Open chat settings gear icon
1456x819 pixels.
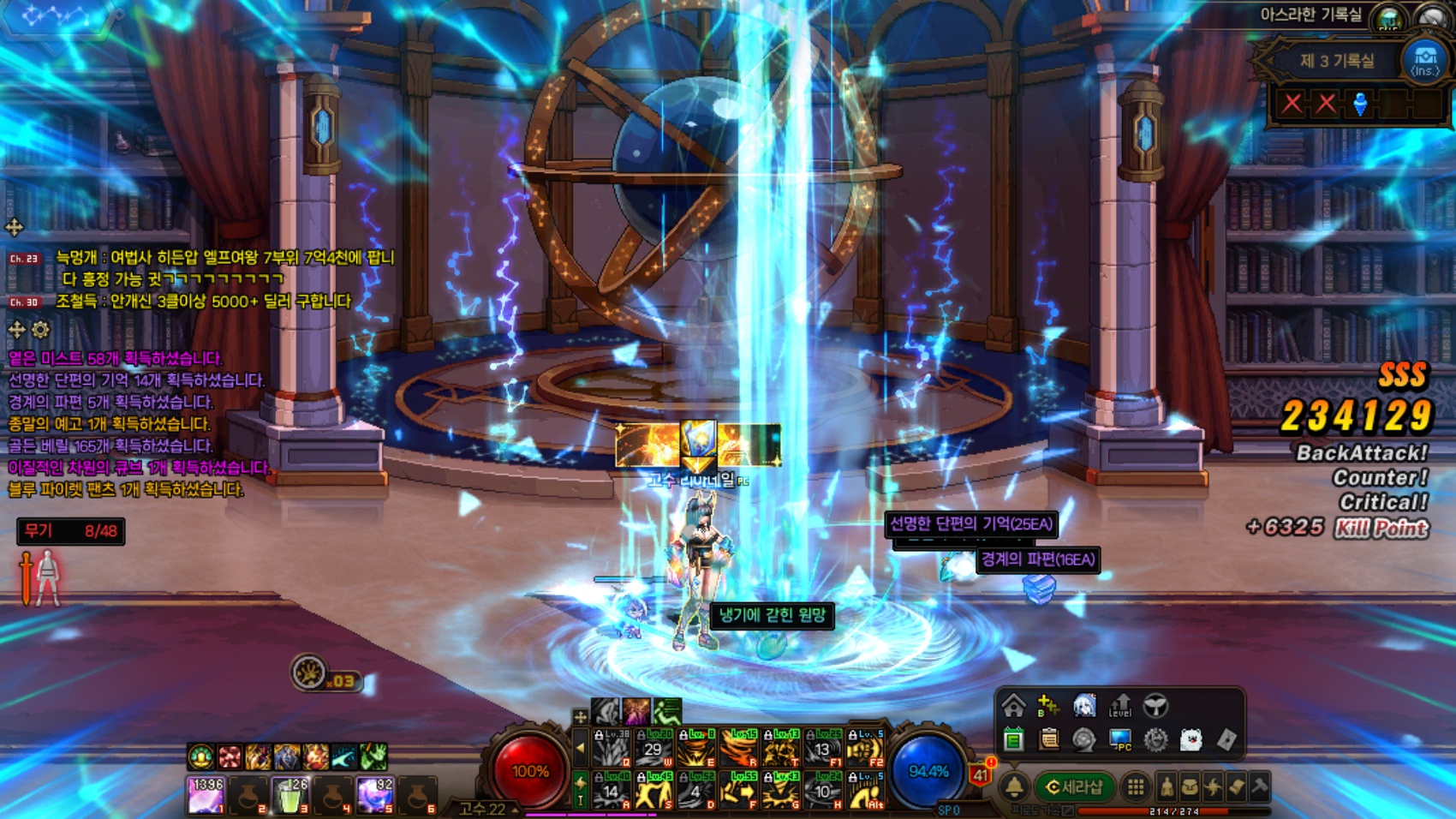coord(40,330)
